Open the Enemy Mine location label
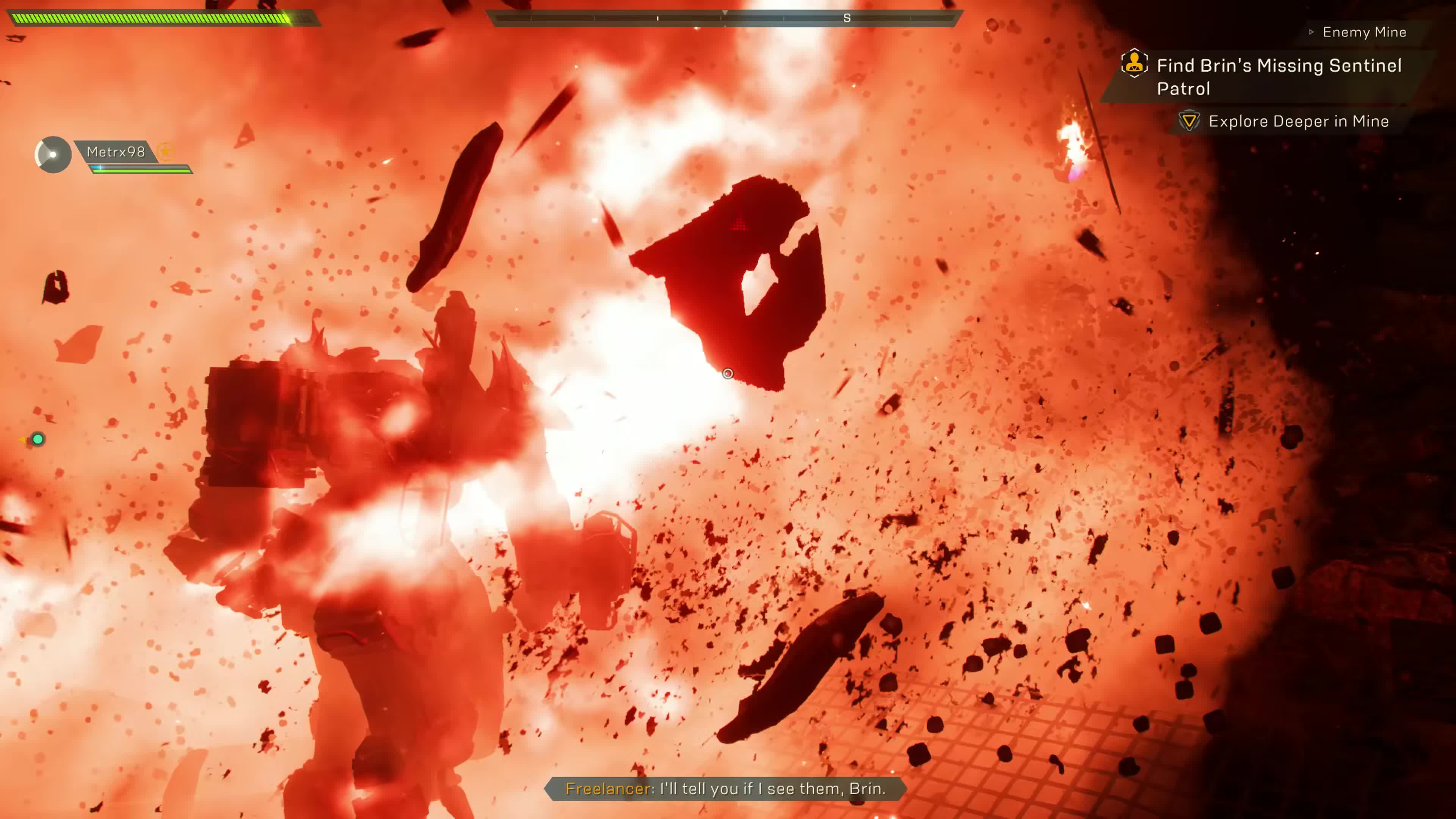 point(1364,32)
